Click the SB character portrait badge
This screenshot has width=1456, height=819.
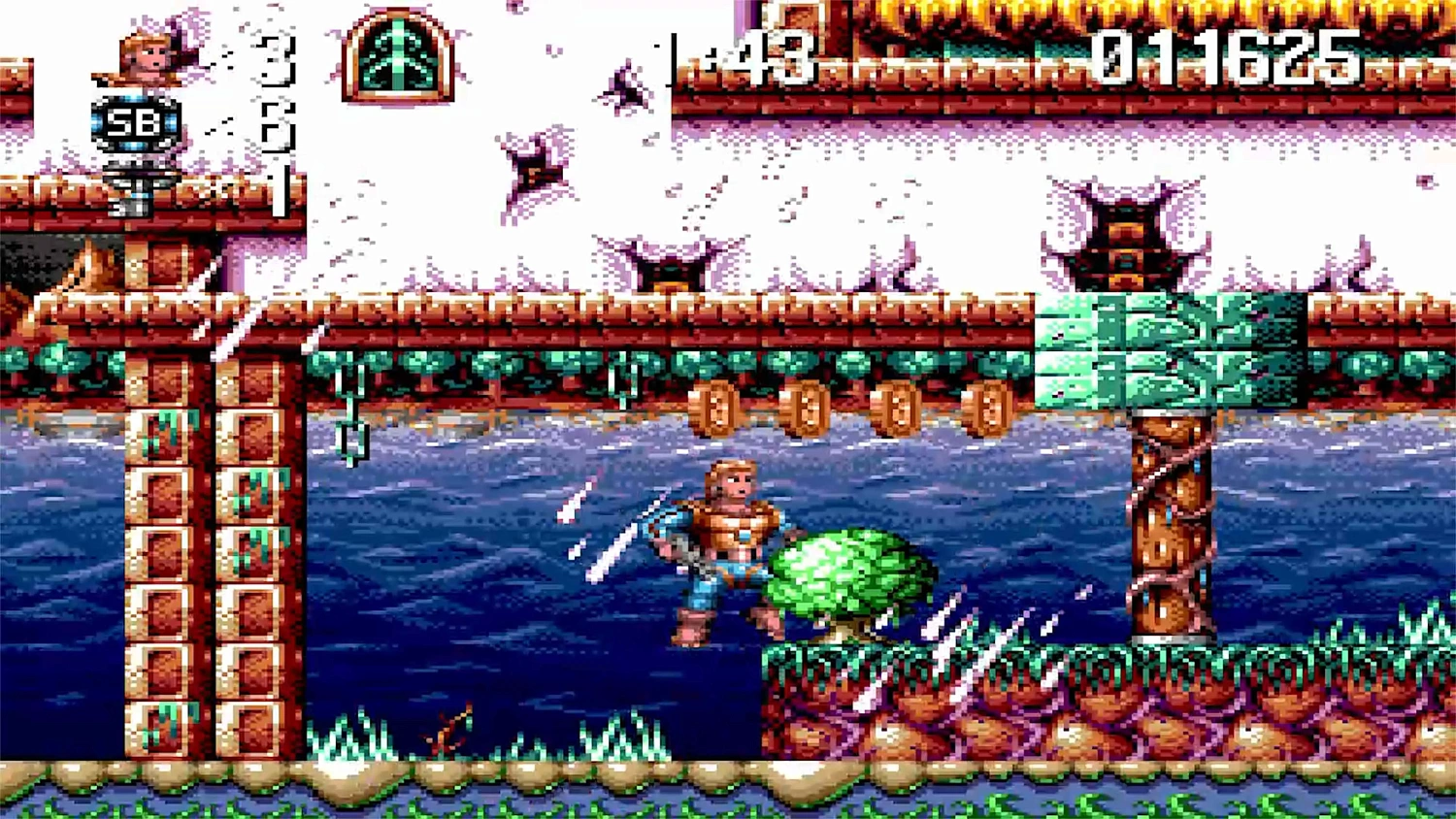coord(134,122)
